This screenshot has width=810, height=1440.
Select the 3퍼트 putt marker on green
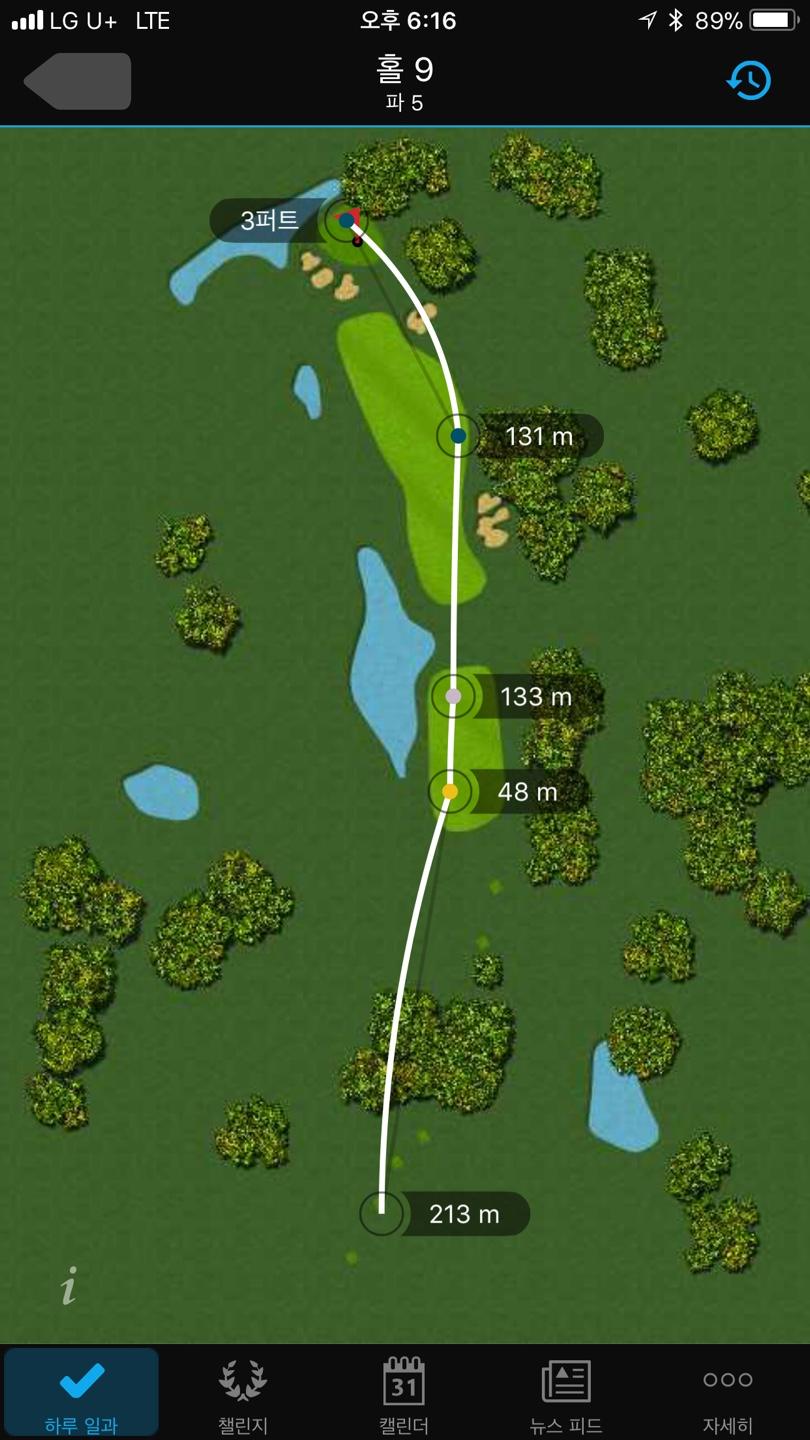(346, 220)
